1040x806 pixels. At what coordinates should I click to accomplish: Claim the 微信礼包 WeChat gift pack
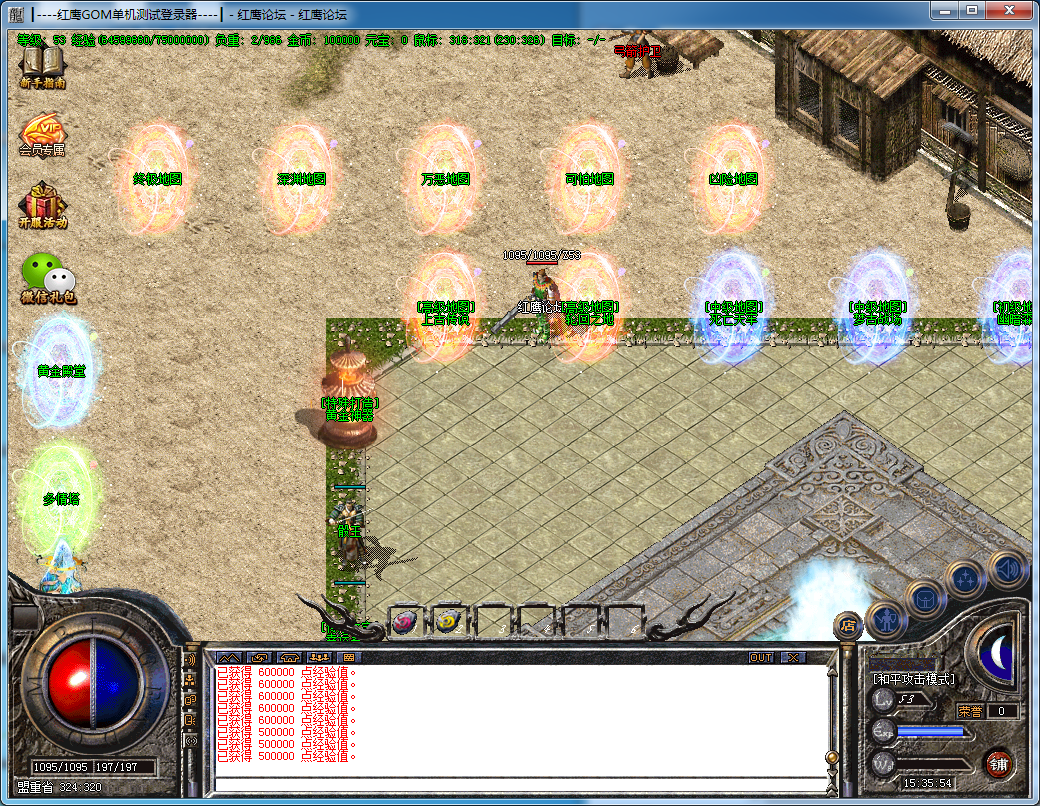coord(46,277)
